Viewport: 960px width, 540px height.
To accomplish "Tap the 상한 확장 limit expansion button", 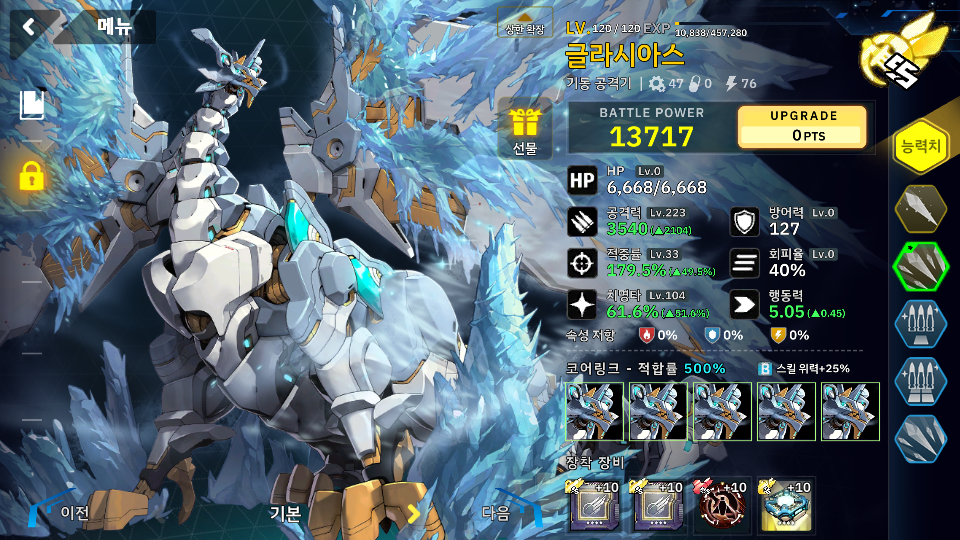I will point(525,28).
